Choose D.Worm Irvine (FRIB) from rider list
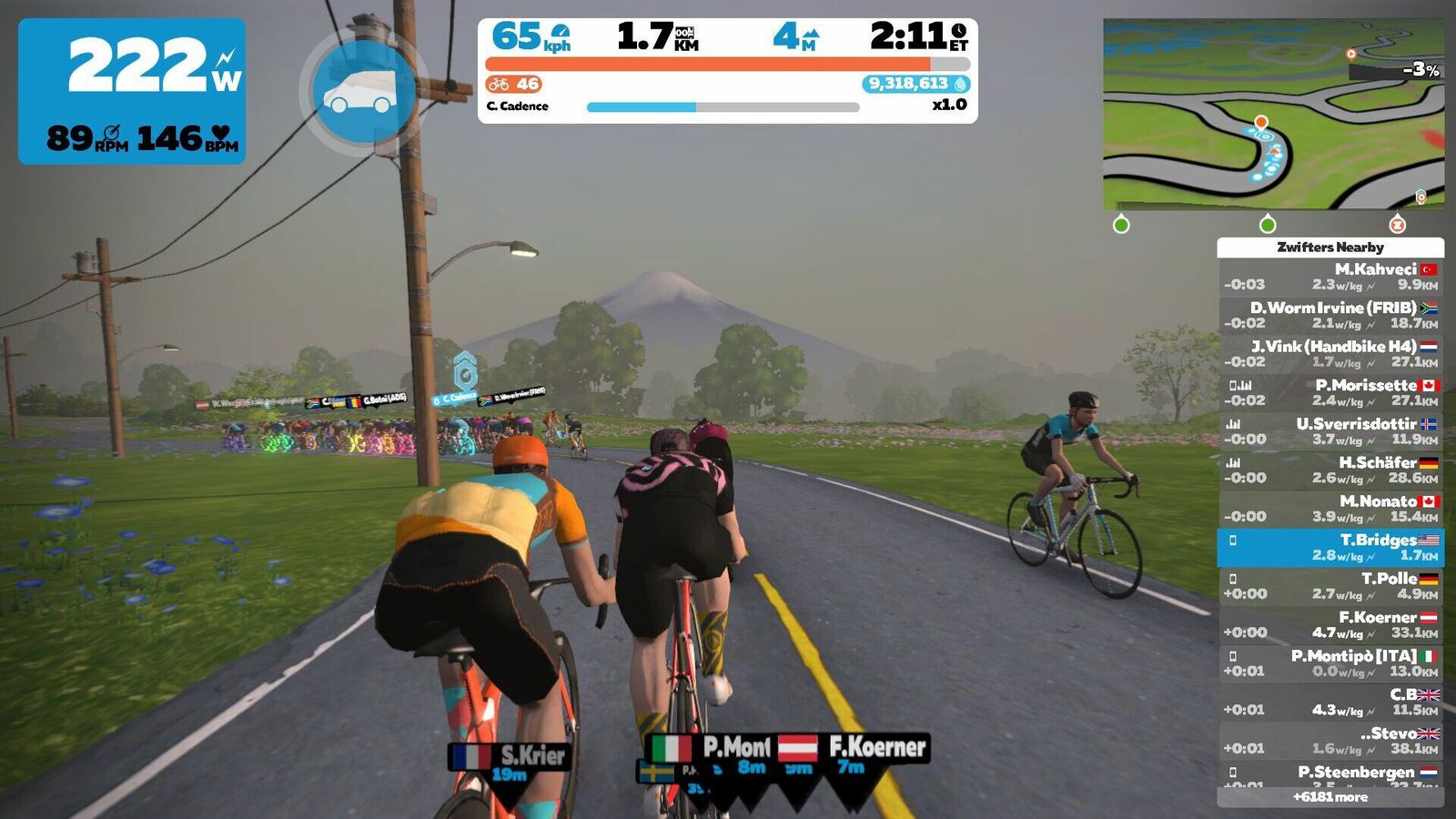The height and width of the screenshot is (819, 1456). coord(1330,315)
